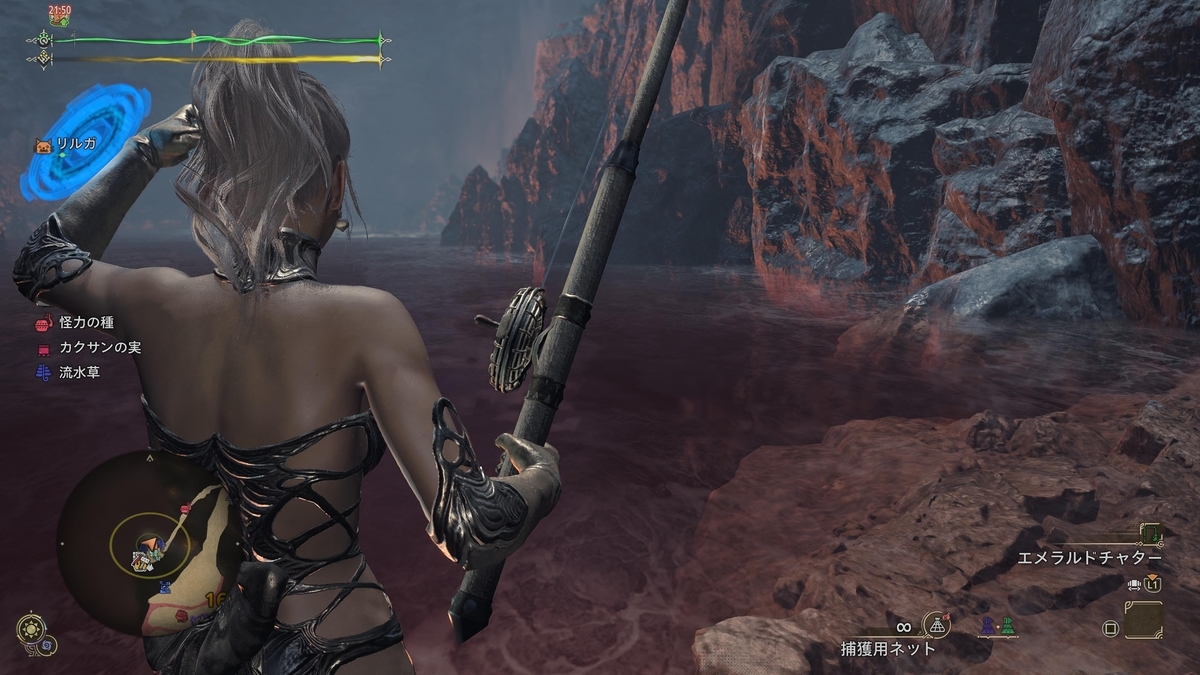
Task: Select the 捕獲用ネット capture net icon
Action: [937, 625]
